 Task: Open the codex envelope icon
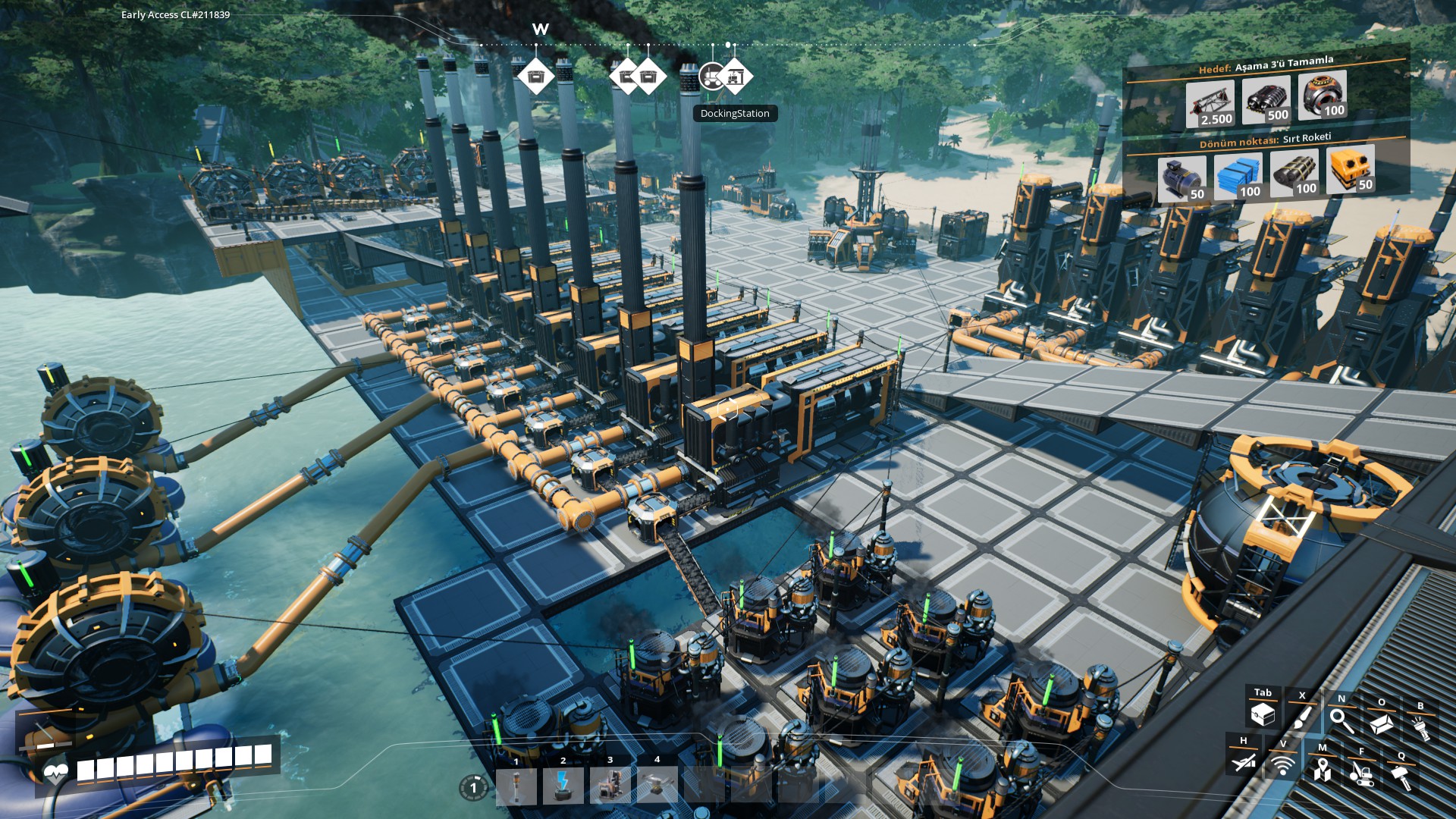click(x=1381, y=724)
